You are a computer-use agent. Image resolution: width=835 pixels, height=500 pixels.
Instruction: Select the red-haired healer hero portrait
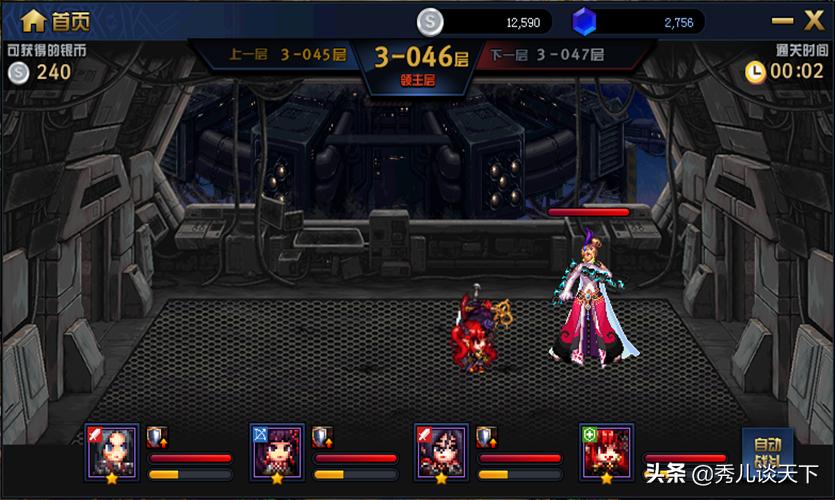point(606,452)
